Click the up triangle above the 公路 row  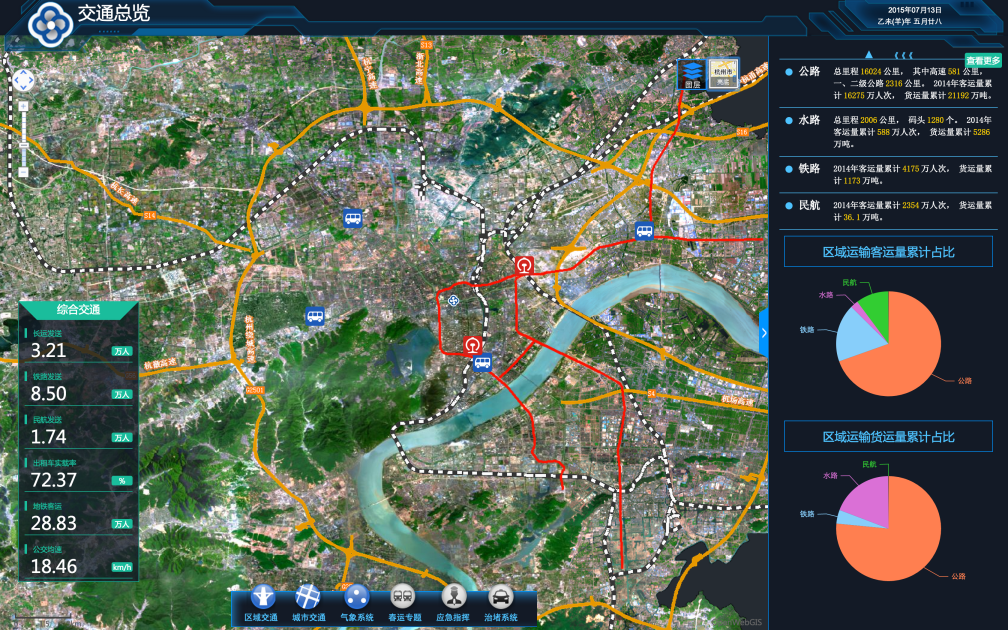(854, 56)
